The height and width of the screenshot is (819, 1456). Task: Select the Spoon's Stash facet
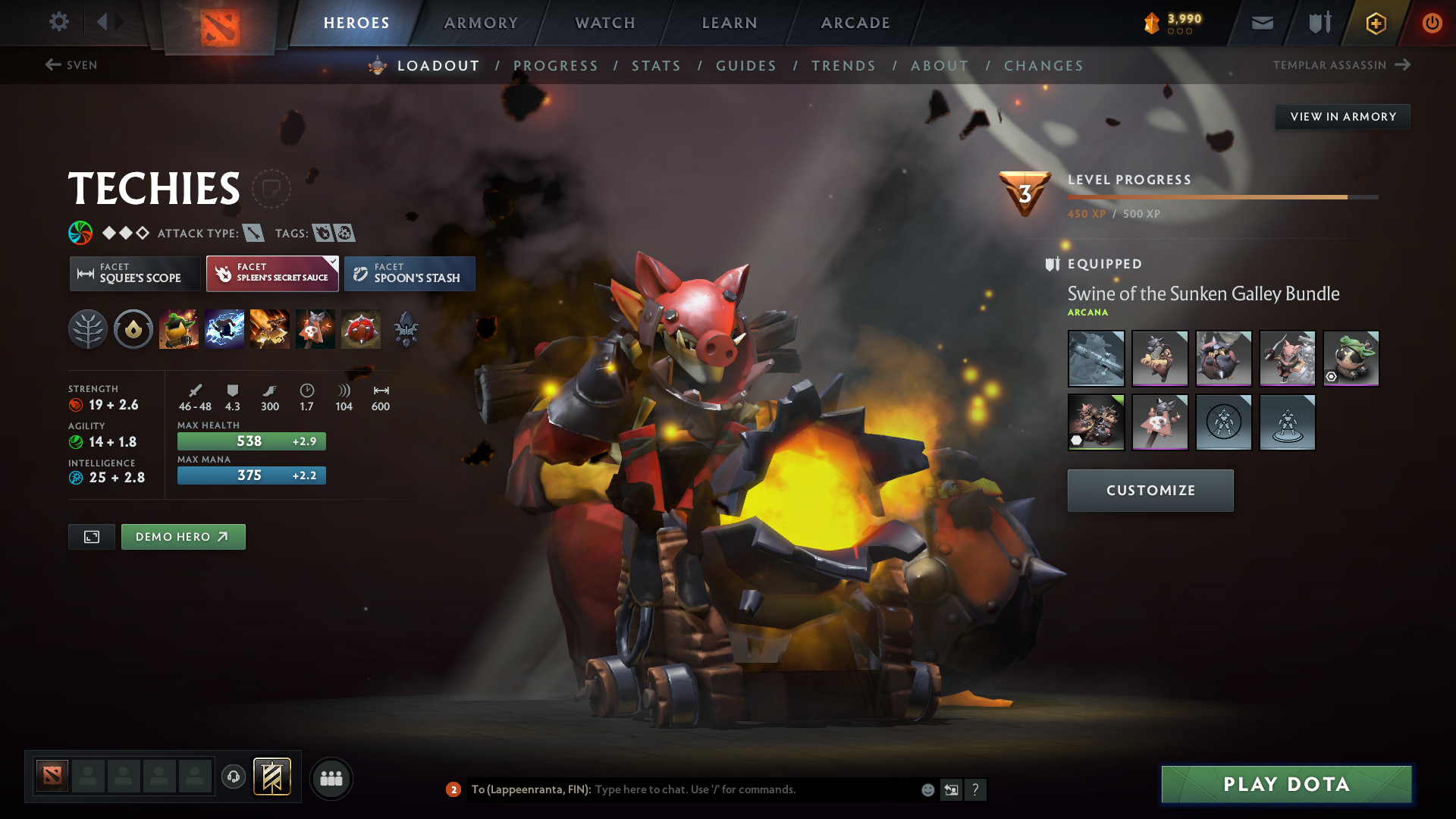click(x=409, y=273)
